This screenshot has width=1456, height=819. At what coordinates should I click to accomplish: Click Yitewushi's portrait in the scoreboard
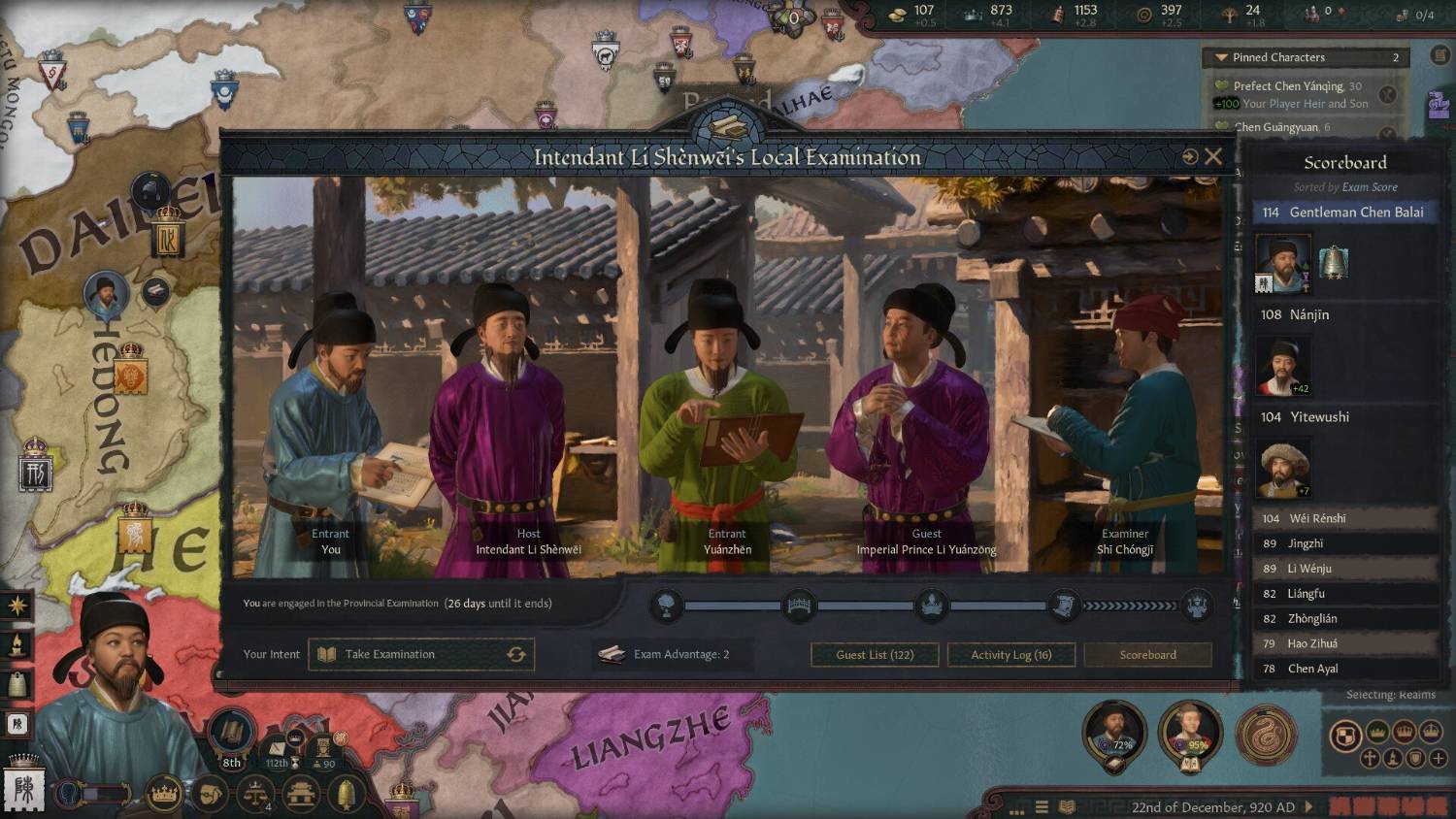coord(1283,468)
